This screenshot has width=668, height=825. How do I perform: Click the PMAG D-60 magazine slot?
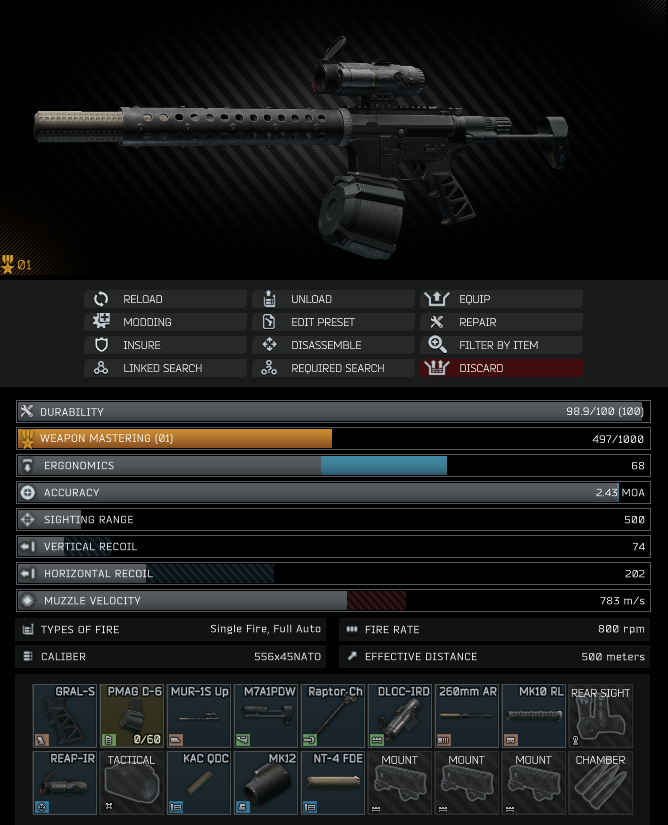click(x=131, y=716)
